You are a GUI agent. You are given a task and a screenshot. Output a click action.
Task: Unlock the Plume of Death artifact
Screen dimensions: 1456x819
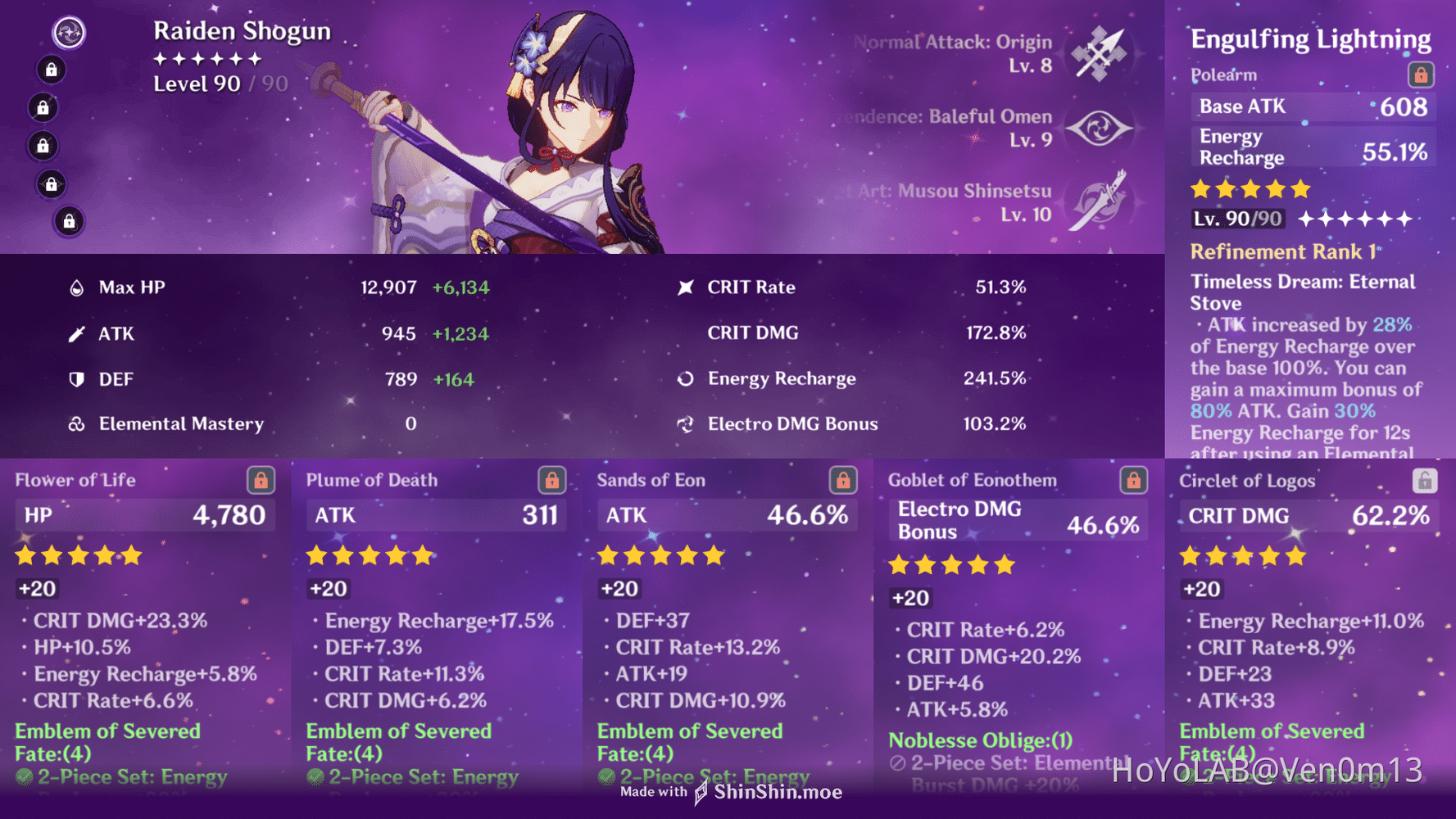(x=551, y=481)
